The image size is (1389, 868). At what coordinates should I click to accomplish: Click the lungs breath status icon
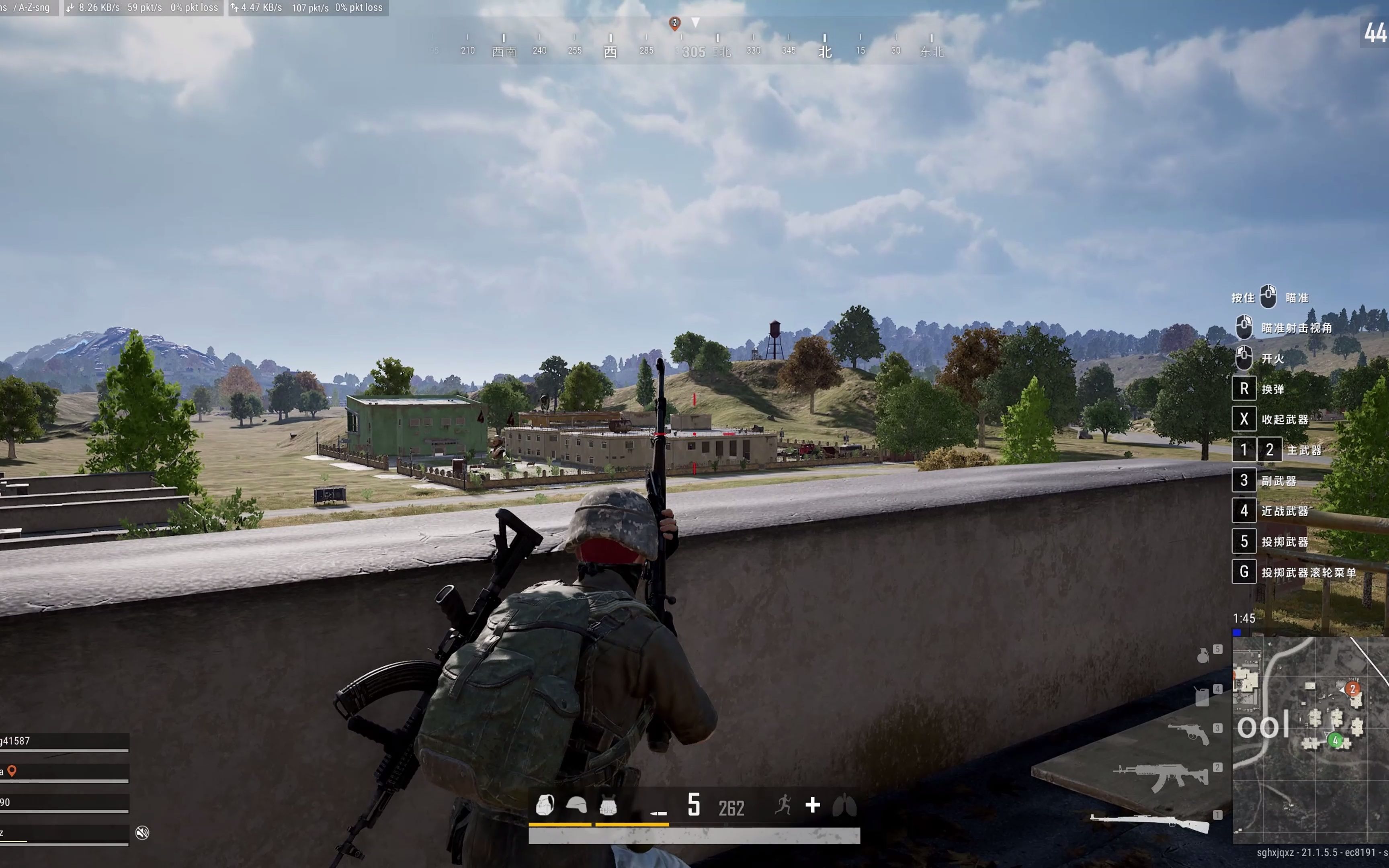tap(844, 805)
